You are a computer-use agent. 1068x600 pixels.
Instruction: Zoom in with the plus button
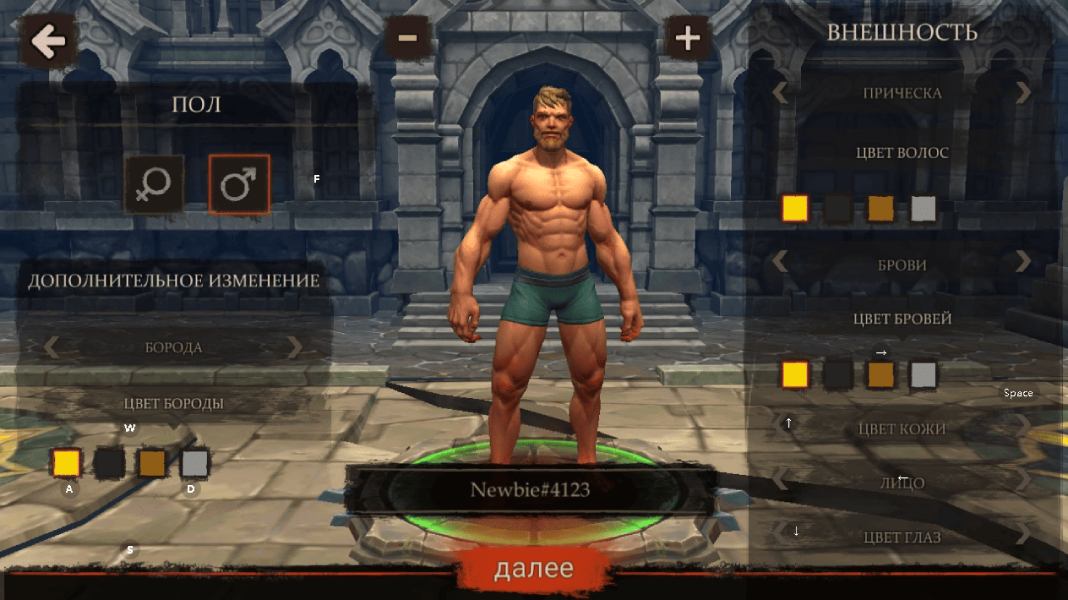pos(687,39)
